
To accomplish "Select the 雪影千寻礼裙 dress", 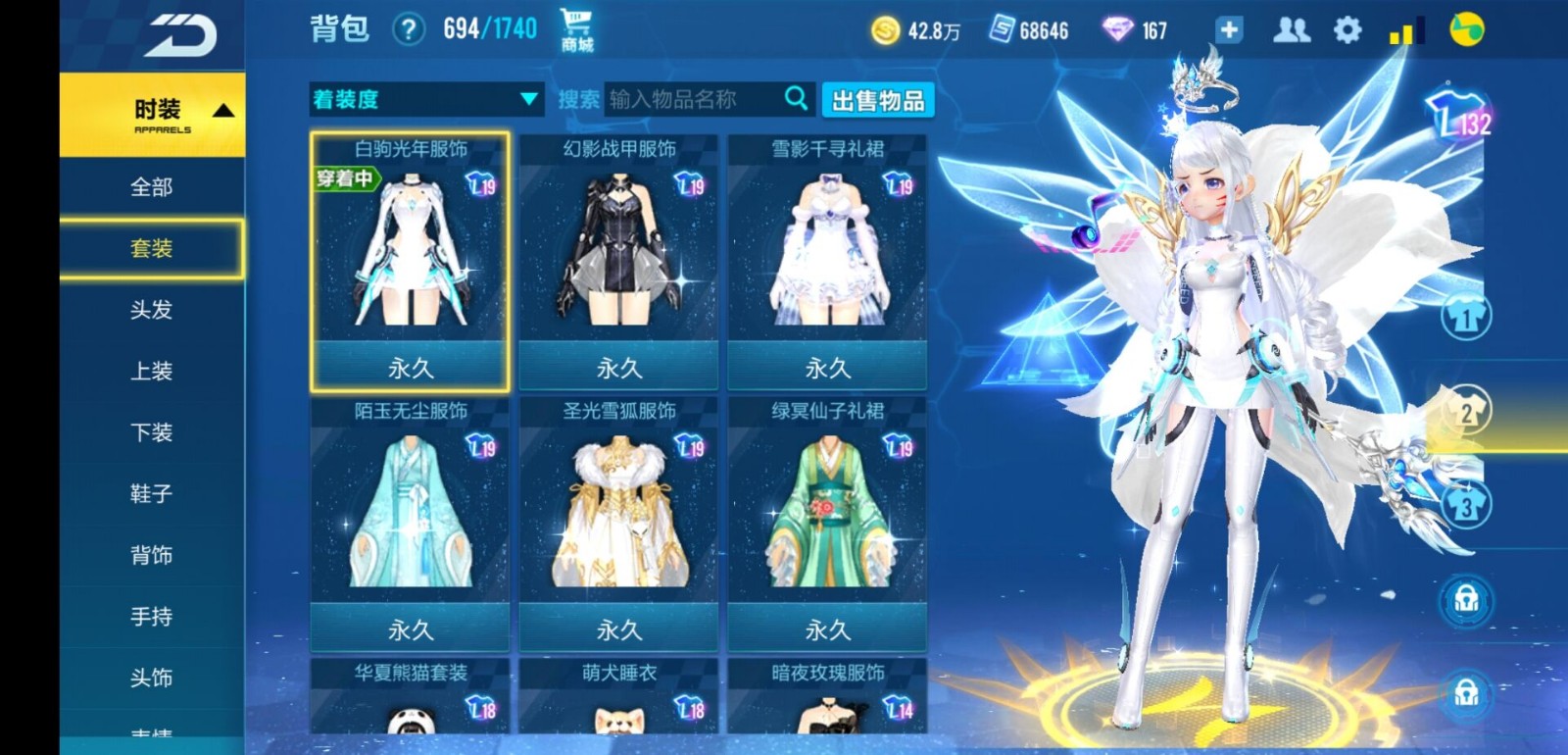I will (x=827, y=260).
